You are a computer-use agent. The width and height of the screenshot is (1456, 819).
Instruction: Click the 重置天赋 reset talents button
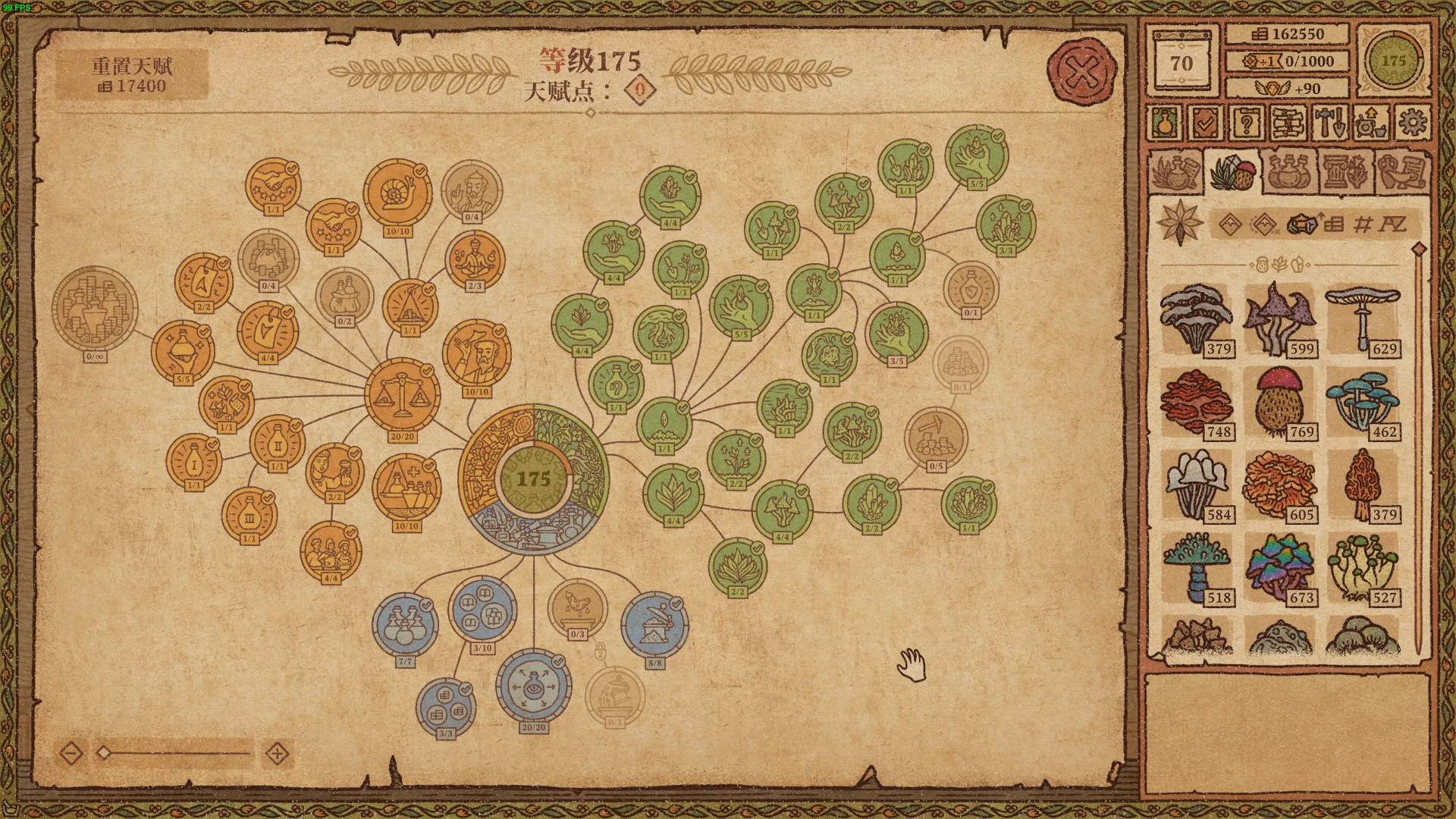tap(132, 74)
